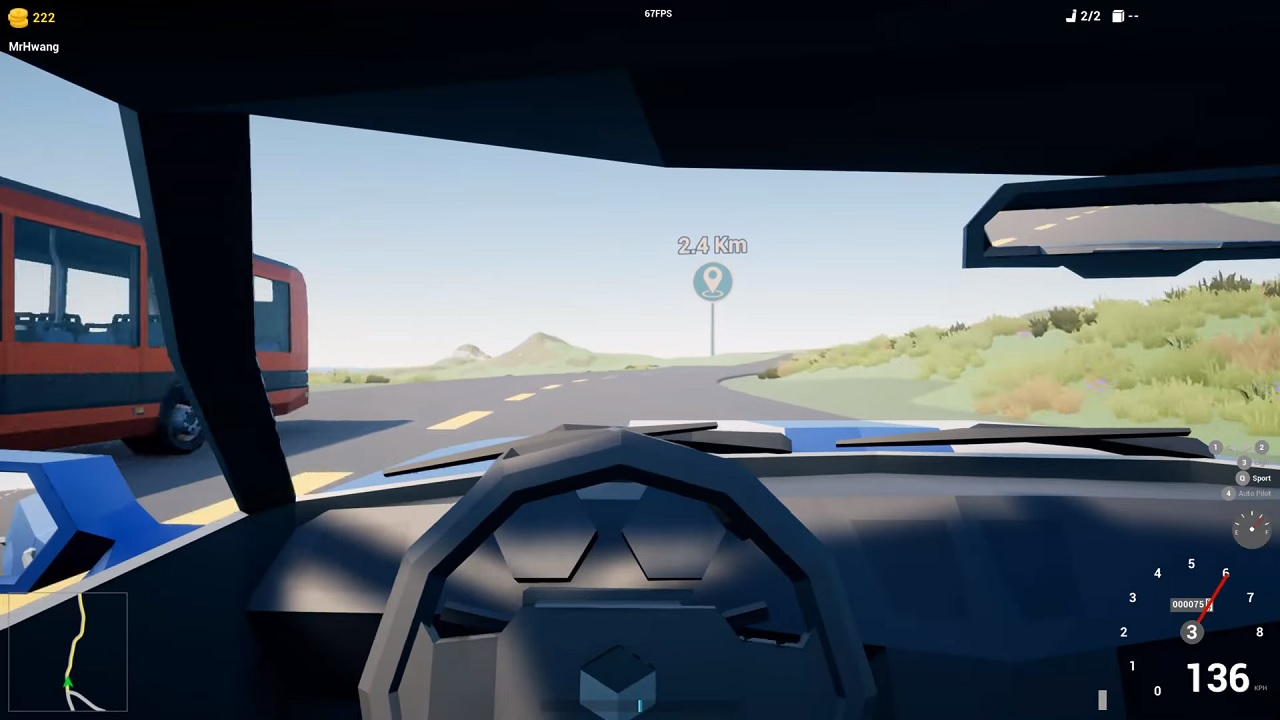The height and width of the screenshot is (720, 1280).
Task: Click the vertical health bar near speedometer
Action: (1104, 698)
